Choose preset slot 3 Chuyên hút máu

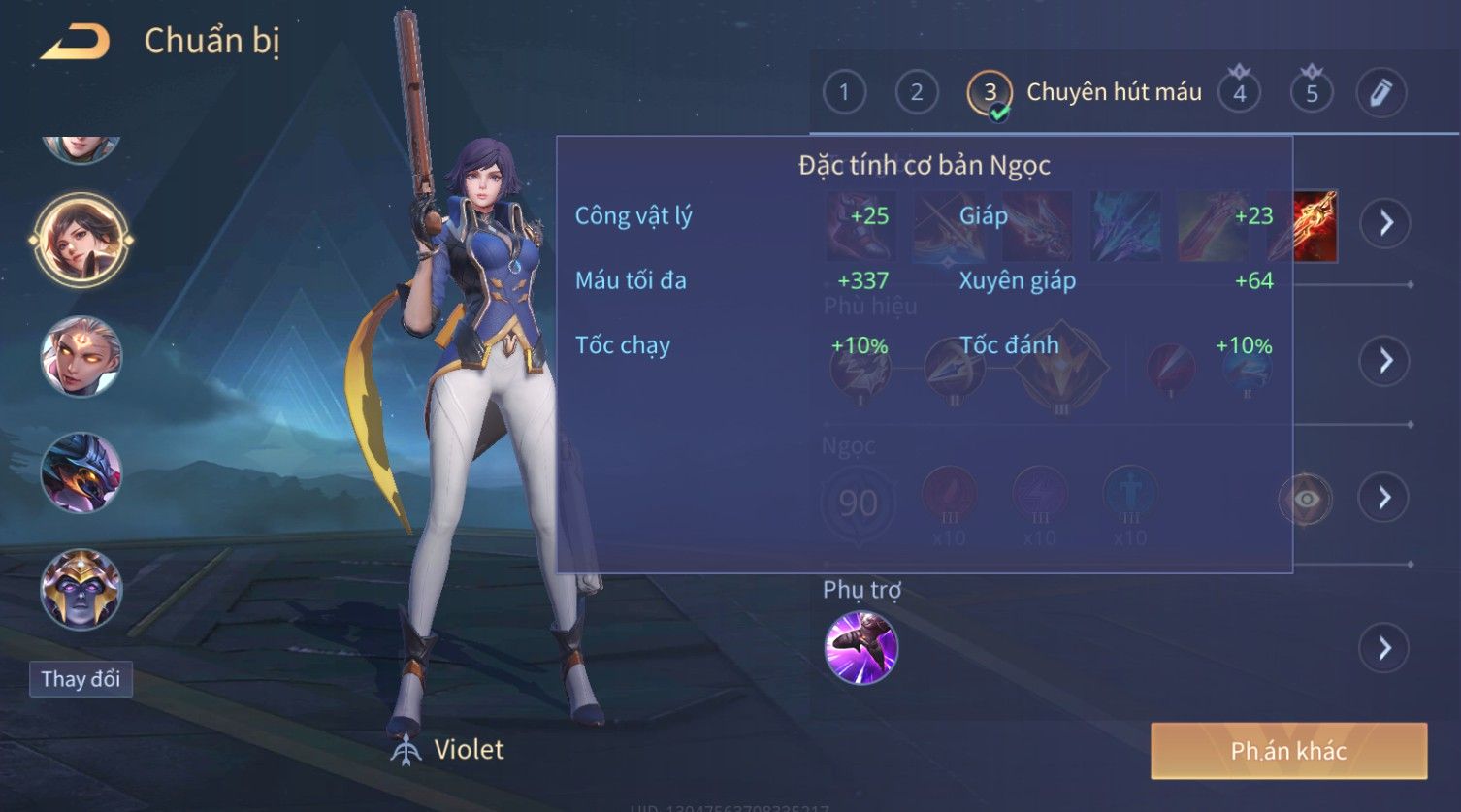click(x=990, y=93)
